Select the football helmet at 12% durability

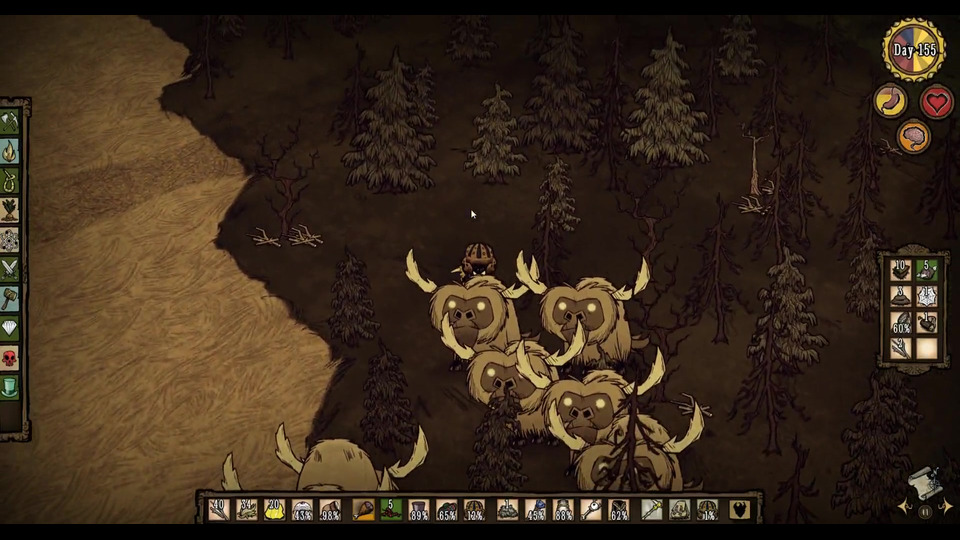click(475, 510)
